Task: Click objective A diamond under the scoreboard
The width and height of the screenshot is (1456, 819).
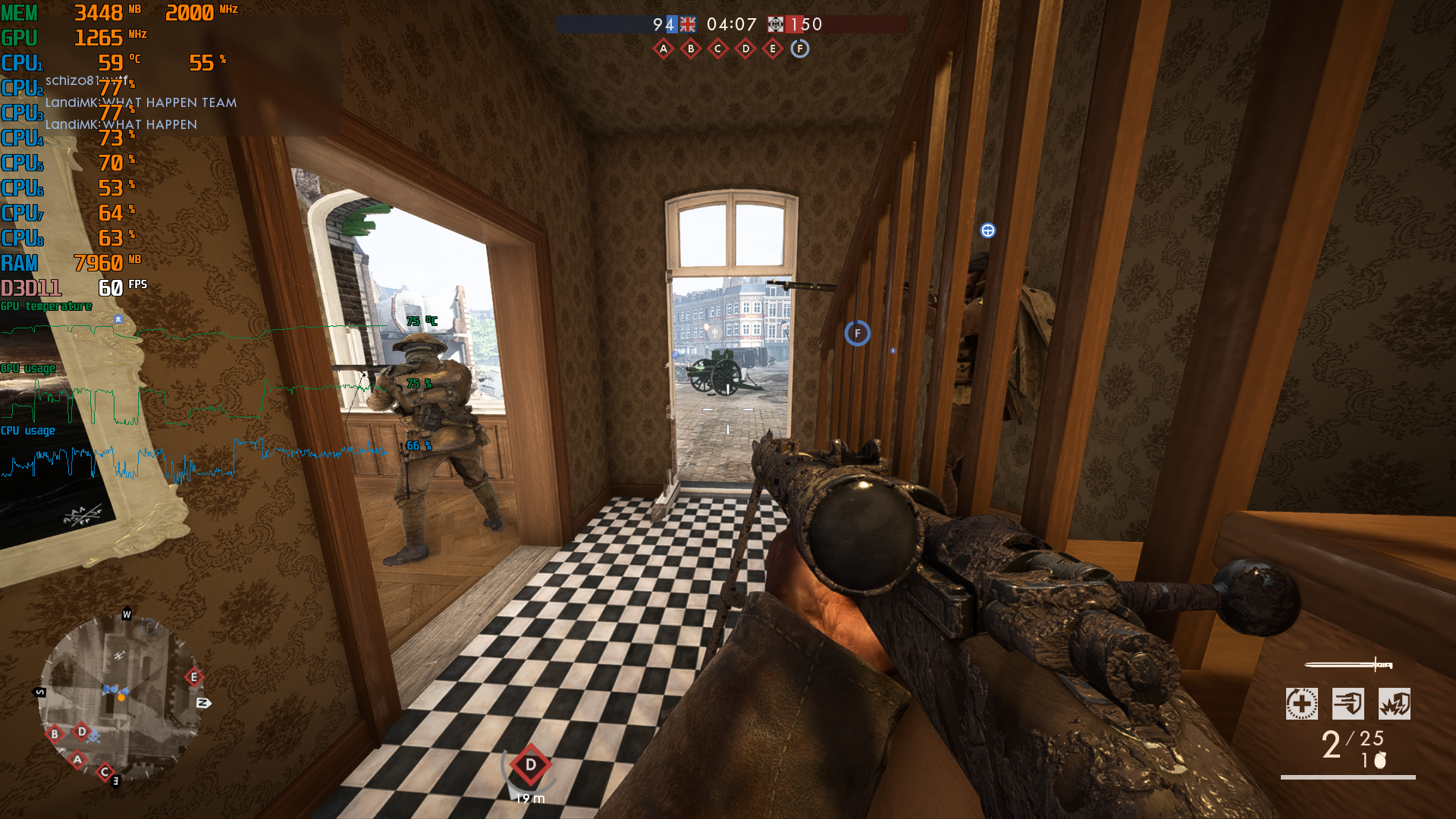Action: [x=663, y=48]
